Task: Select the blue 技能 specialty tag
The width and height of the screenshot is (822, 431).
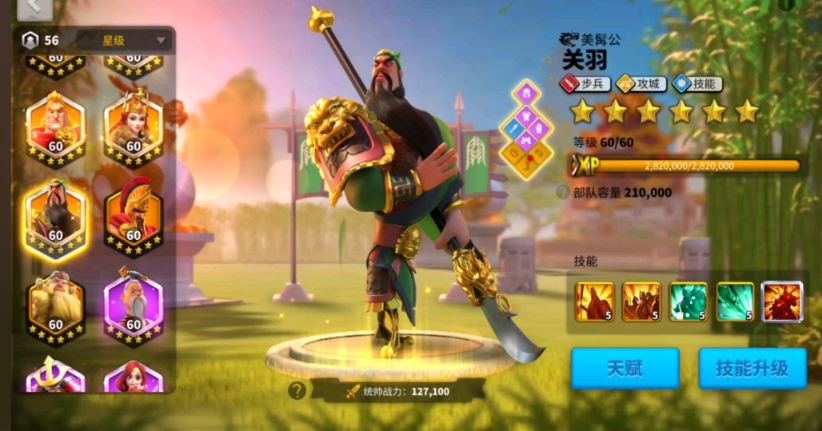Action: (694, 85)
